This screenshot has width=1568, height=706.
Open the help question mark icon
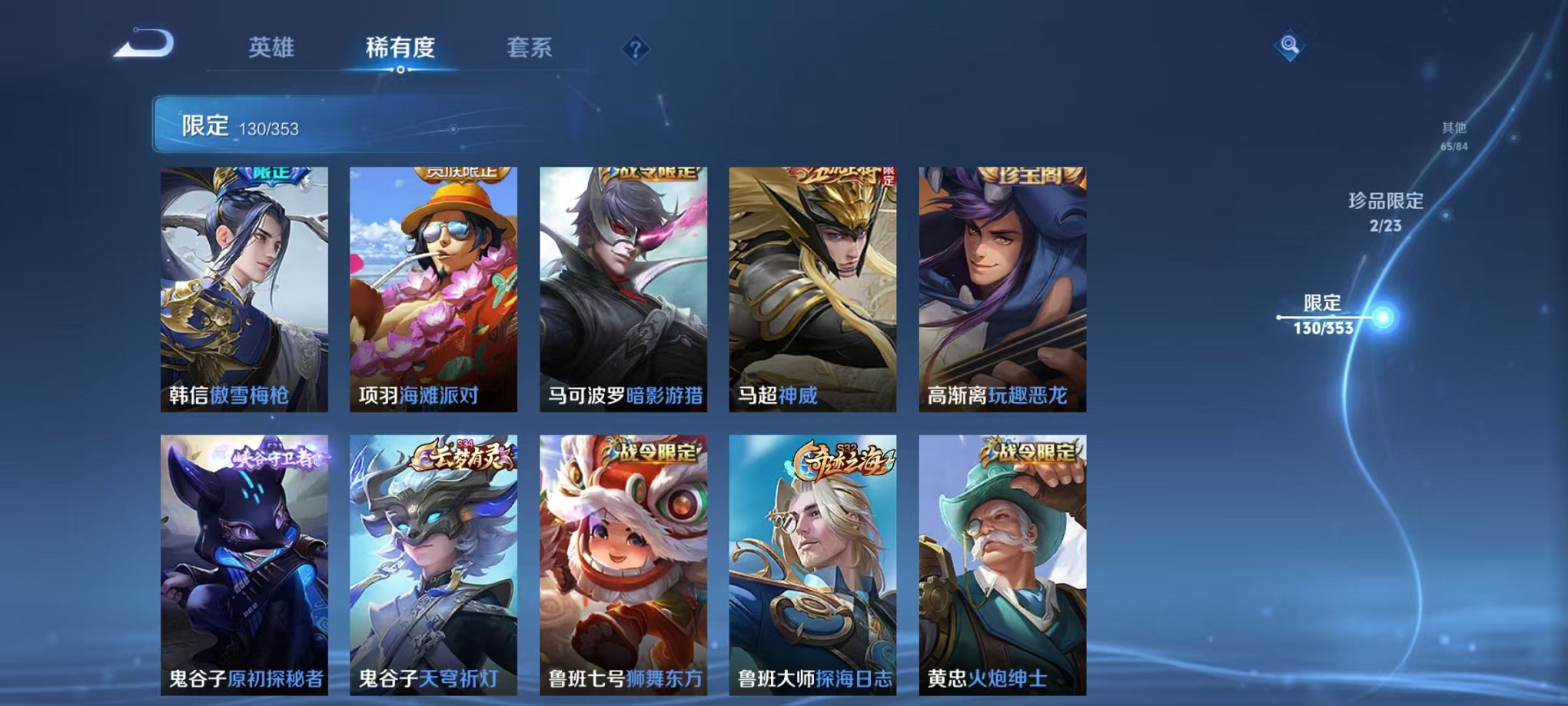click(635, 49)
